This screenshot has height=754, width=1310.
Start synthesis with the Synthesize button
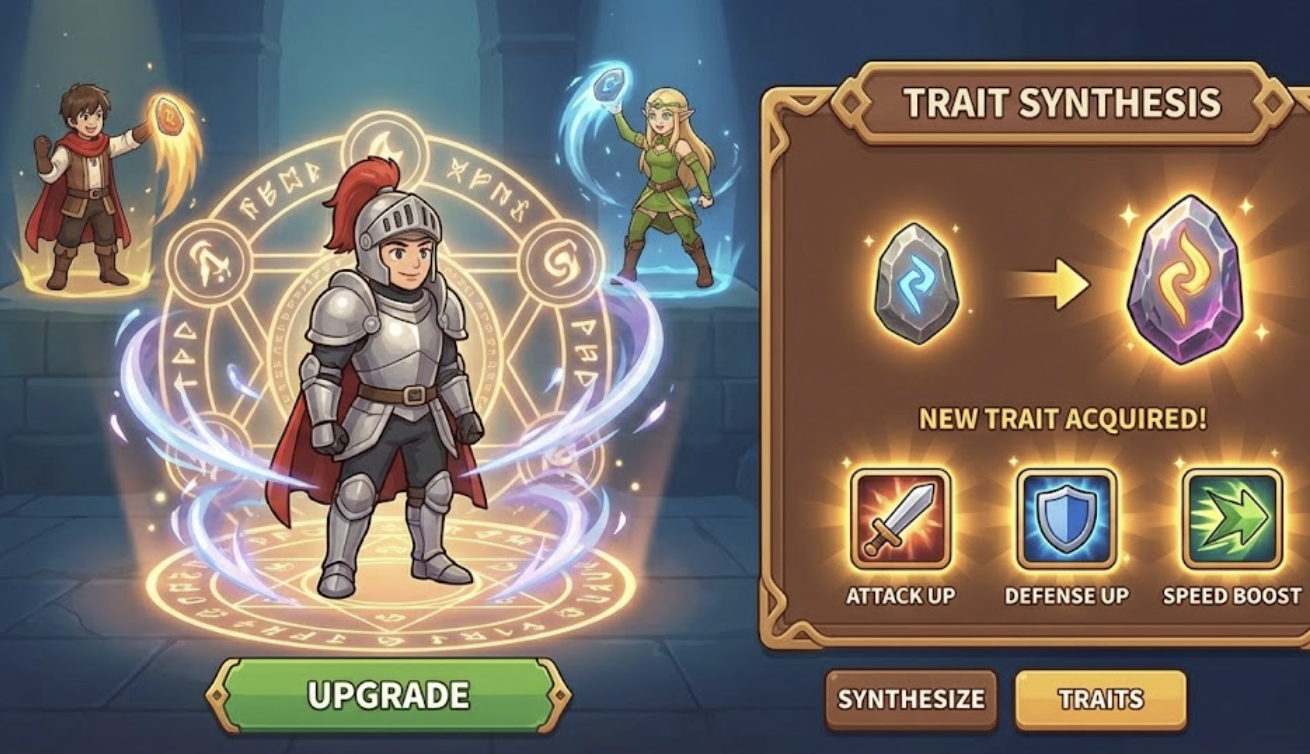(x=910, y=699)
